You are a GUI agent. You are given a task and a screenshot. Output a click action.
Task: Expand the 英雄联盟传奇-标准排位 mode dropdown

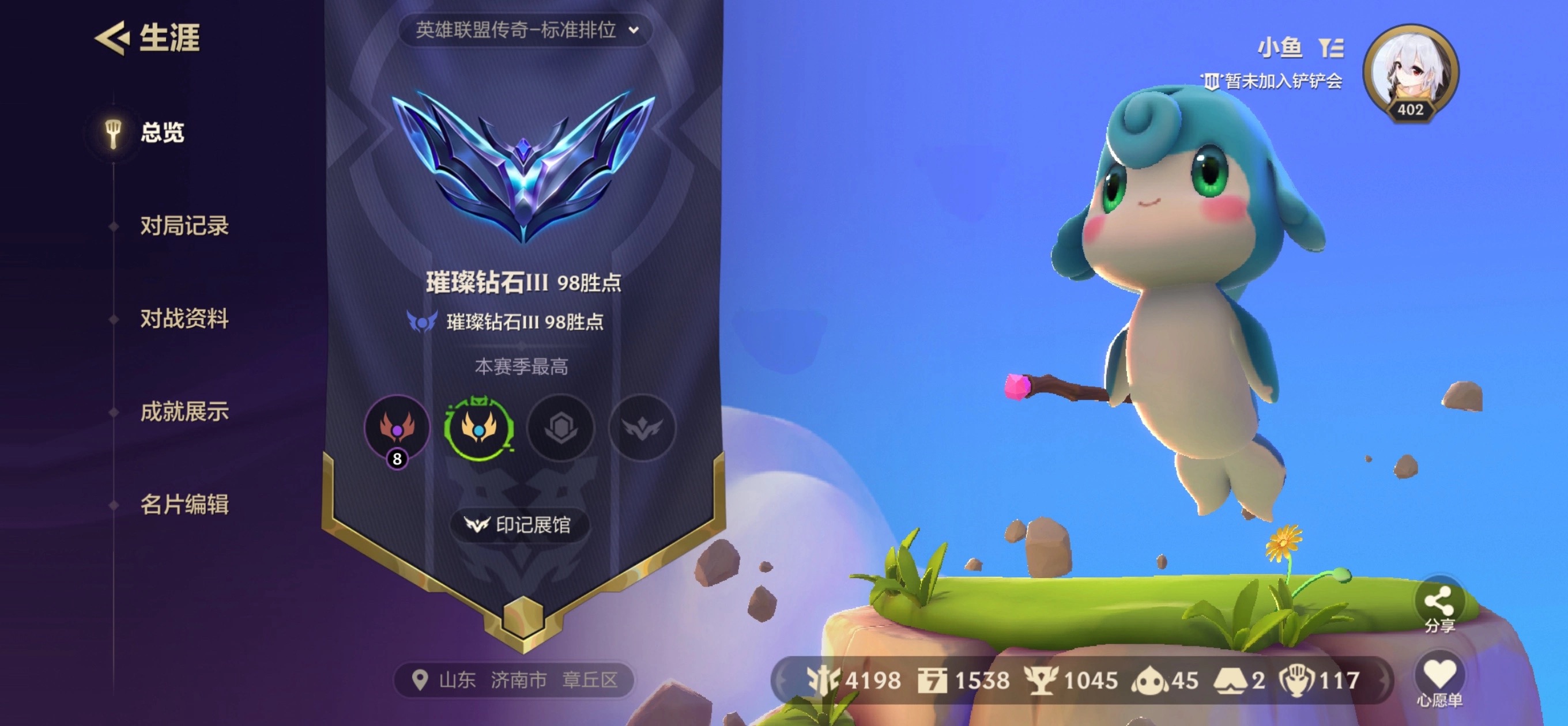click(526, 30)
